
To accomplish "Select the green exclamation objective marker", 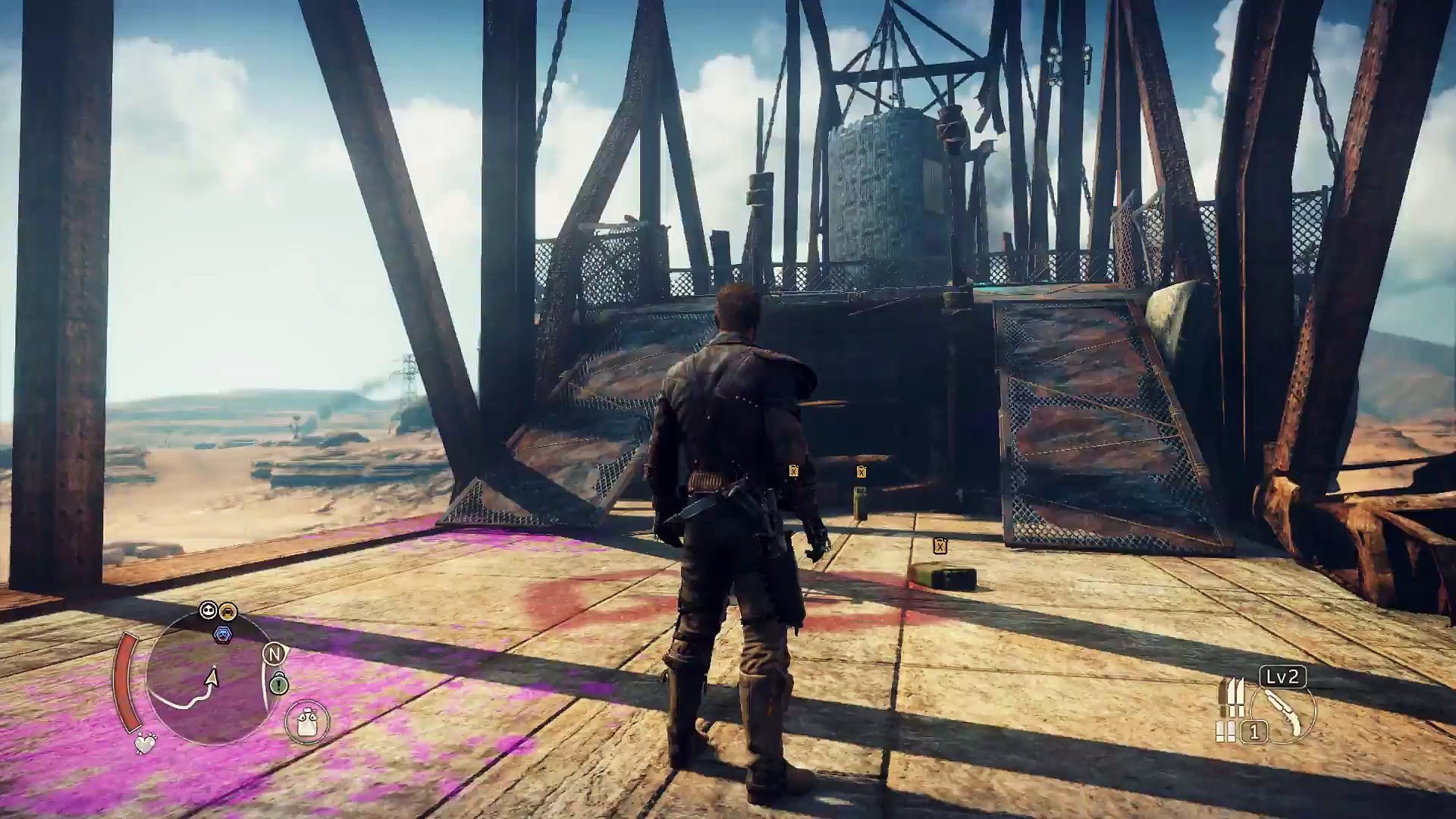I will [x=279, y=685].
